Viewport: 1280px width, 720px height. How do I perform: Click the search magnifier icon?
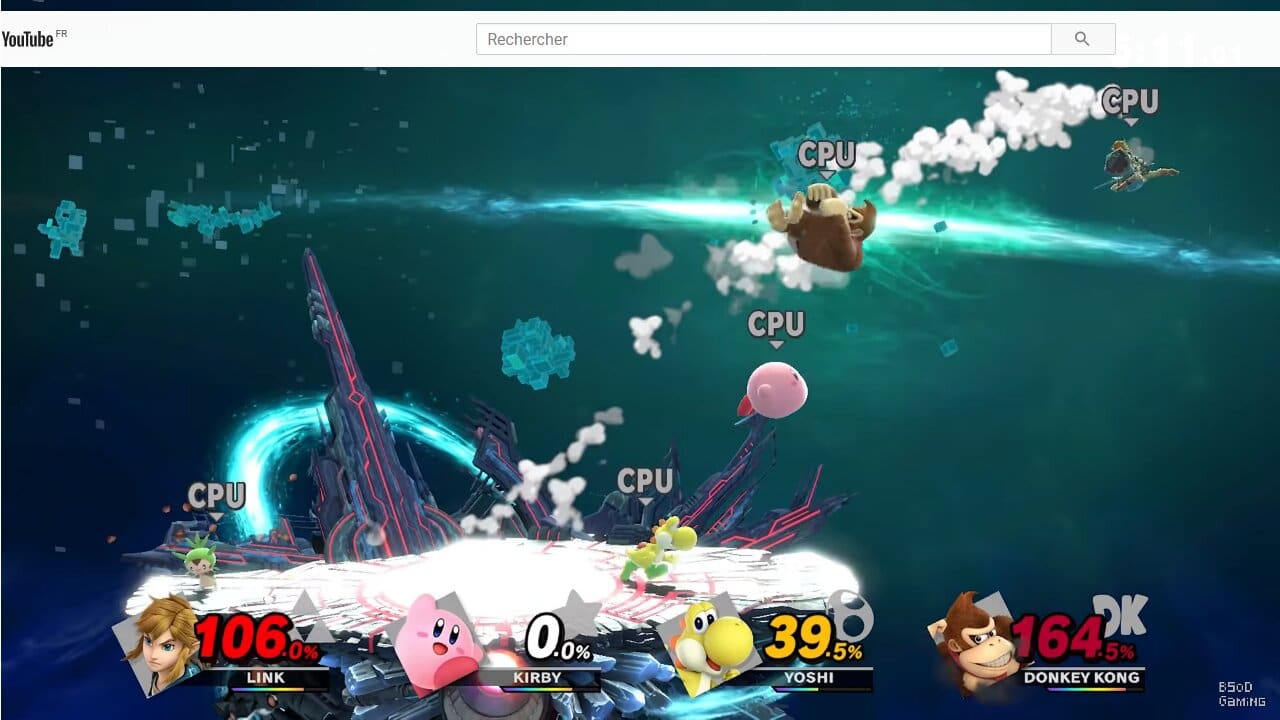click(1082, 38)
